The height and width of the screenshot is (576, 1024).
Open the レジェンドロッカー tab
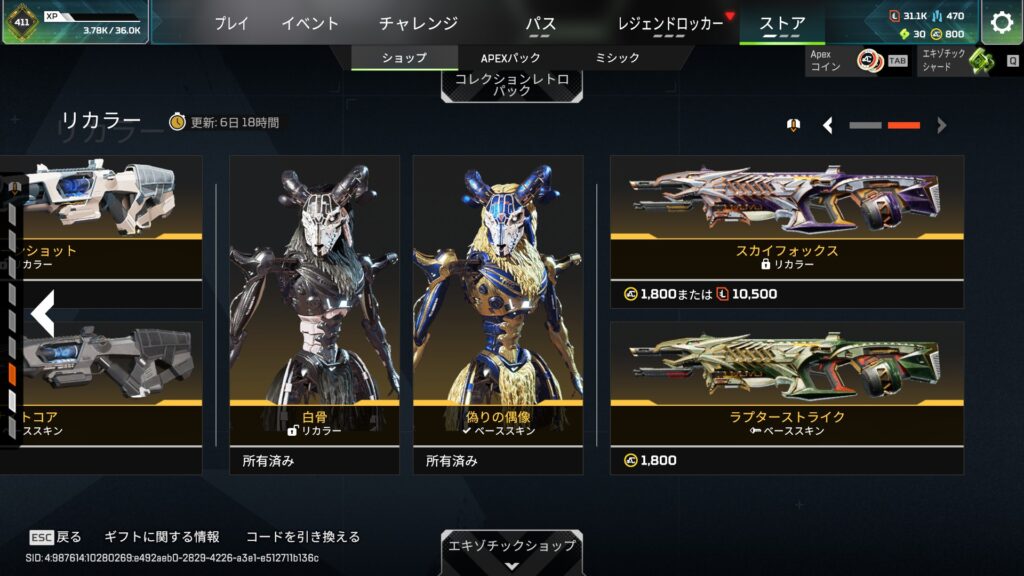(671, 23)
